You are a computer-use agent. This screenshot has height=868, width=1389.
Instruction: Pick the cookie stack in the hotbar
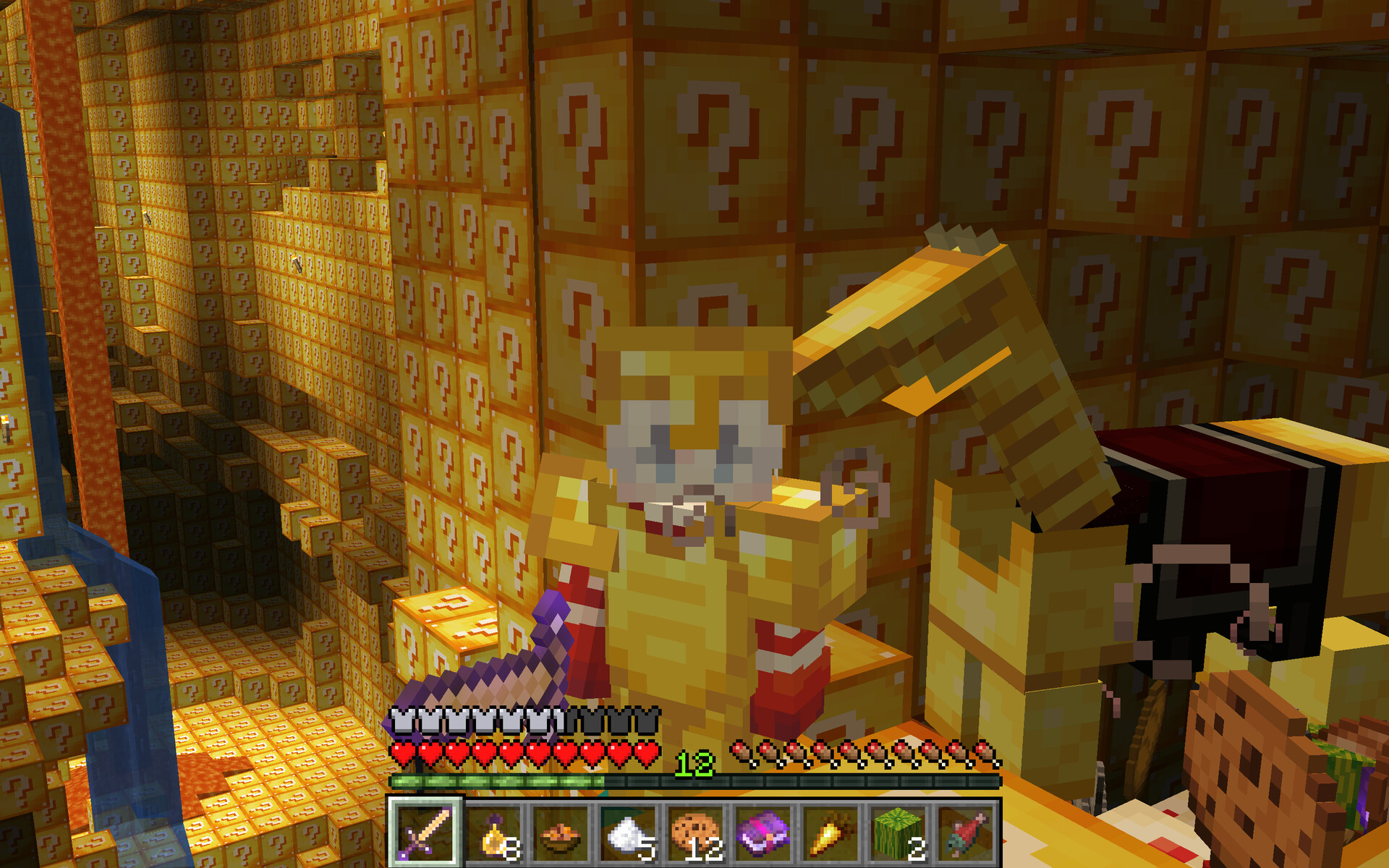695,832
